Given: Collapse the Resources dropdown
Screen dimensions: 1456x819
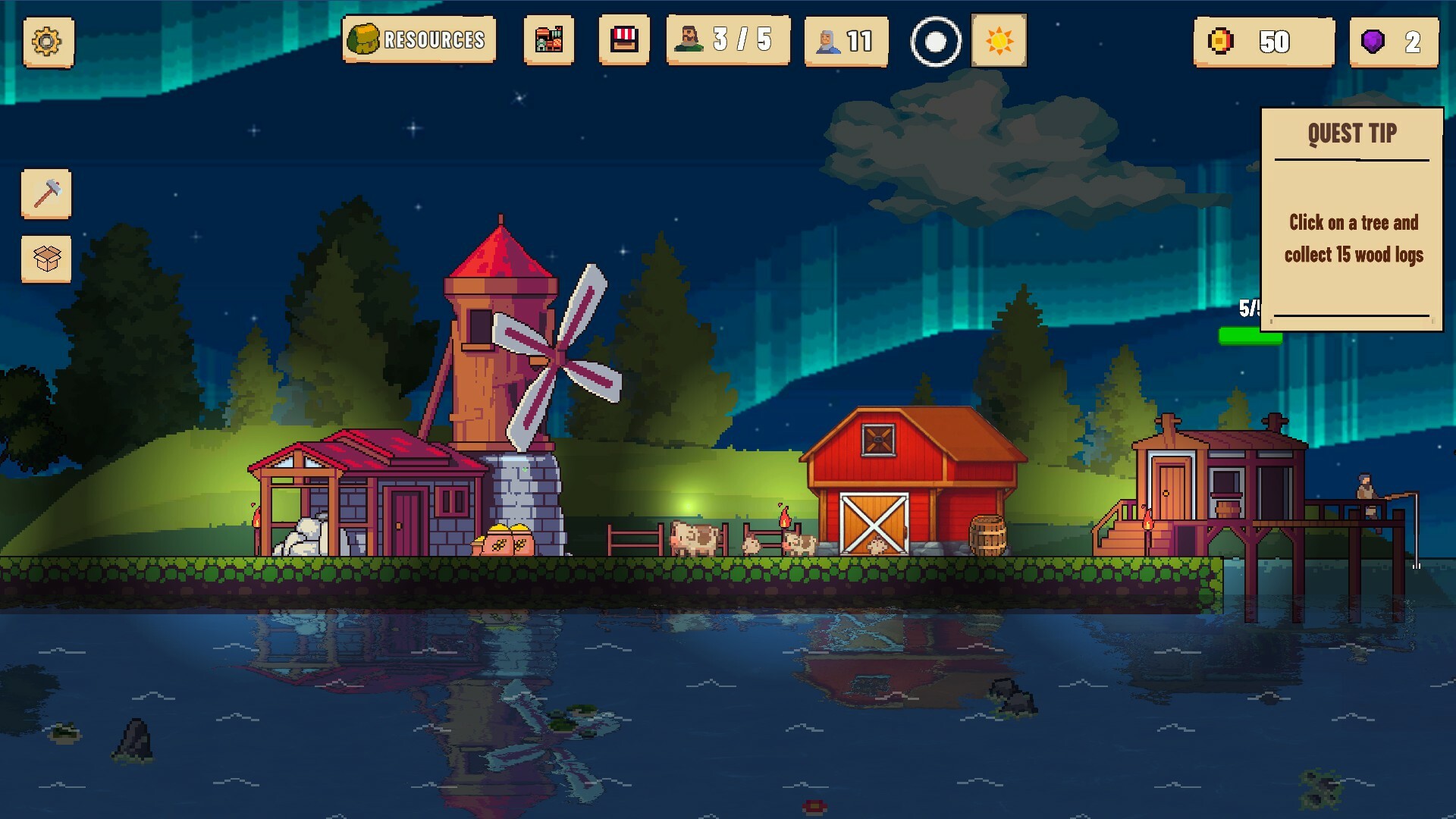Looking at the screenshot, I should coord(418,42).
